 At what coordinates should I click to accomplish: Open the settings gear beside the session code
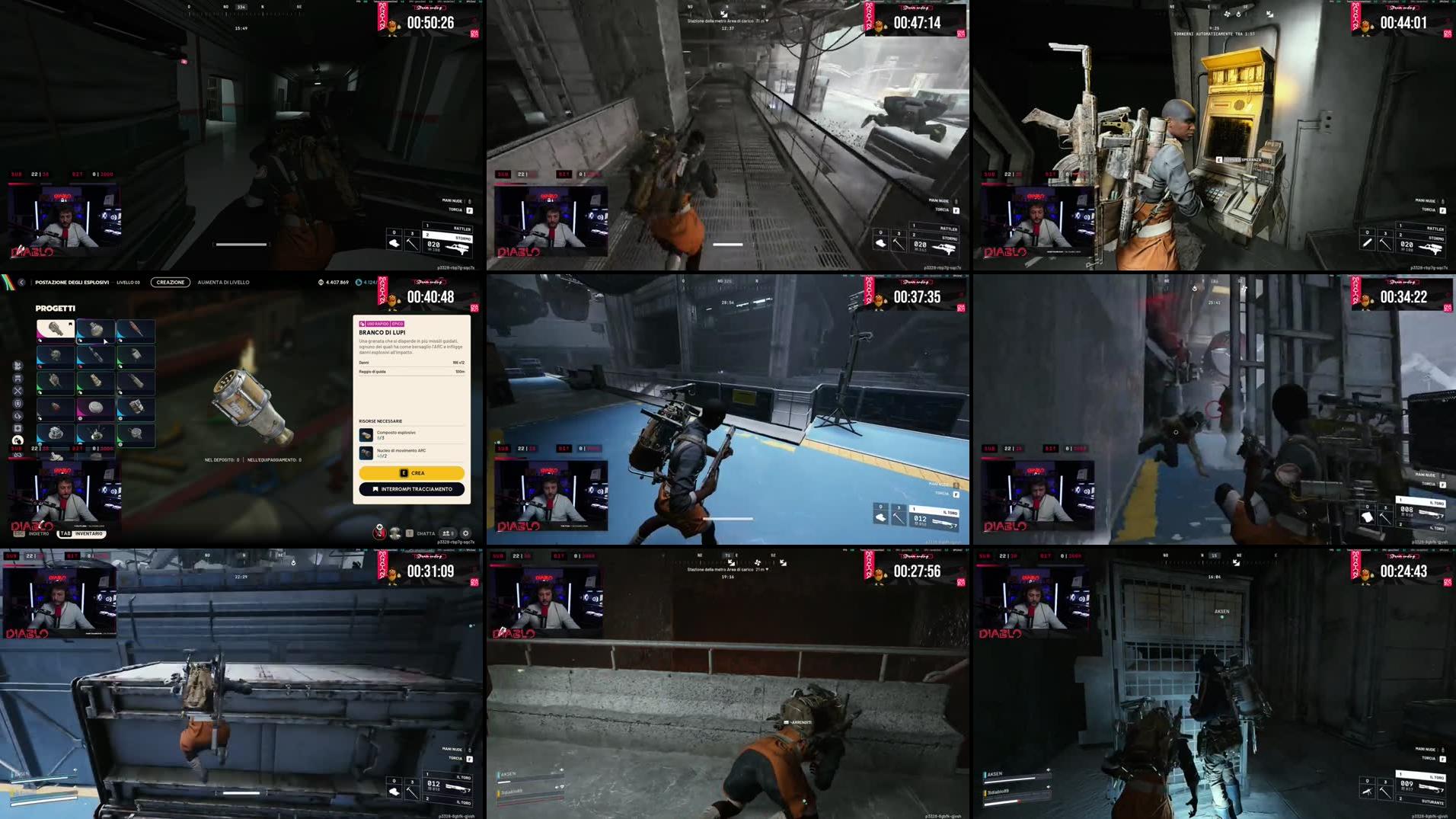click(x=465, y=533)
